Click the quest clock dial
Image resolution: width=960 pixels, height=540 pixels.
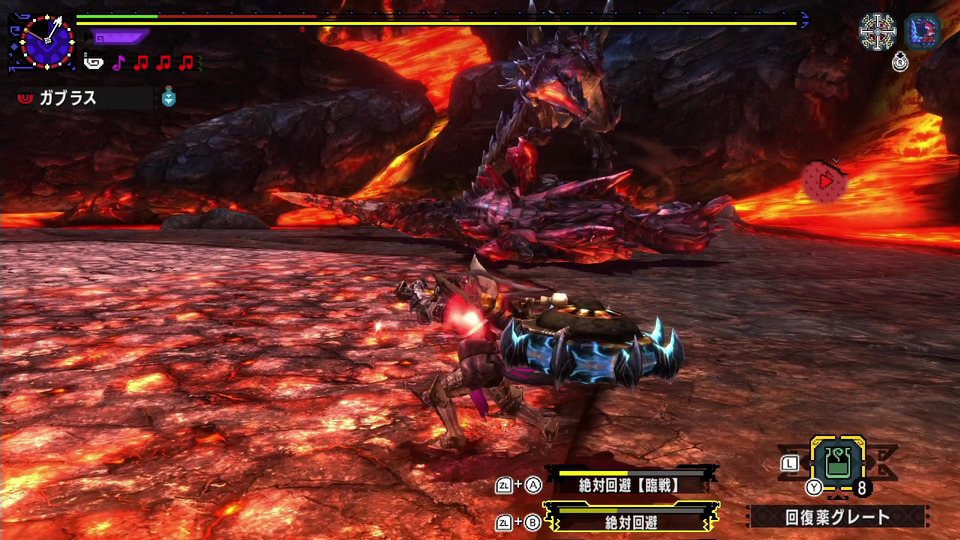[x=46, y=41]
